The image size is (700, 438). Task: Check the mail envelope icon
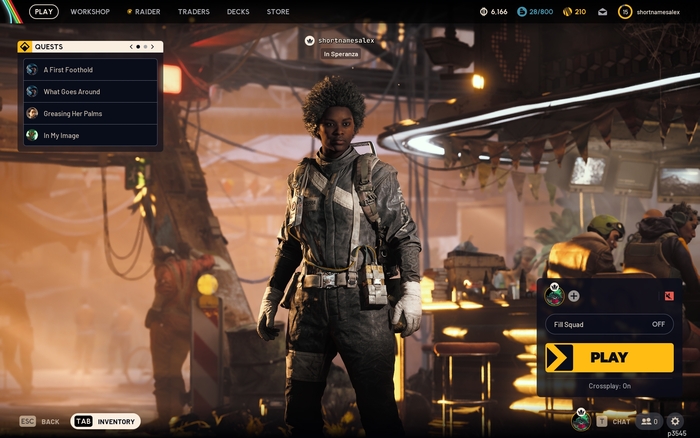pyautogui.click(x=603, y=12)
